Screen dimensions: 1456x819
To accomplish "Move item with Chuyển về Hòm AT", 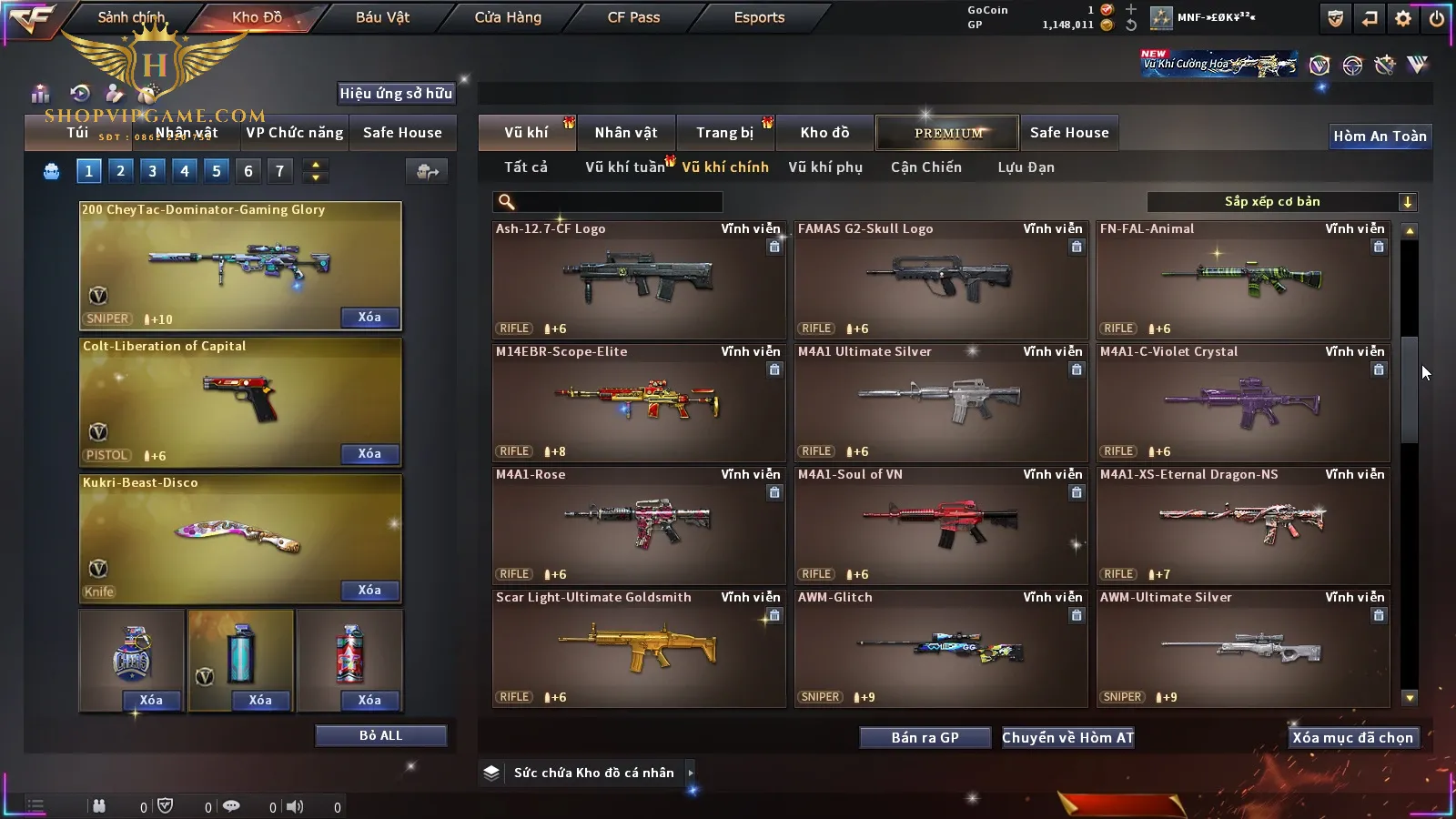I will [x=1067, y=738].
